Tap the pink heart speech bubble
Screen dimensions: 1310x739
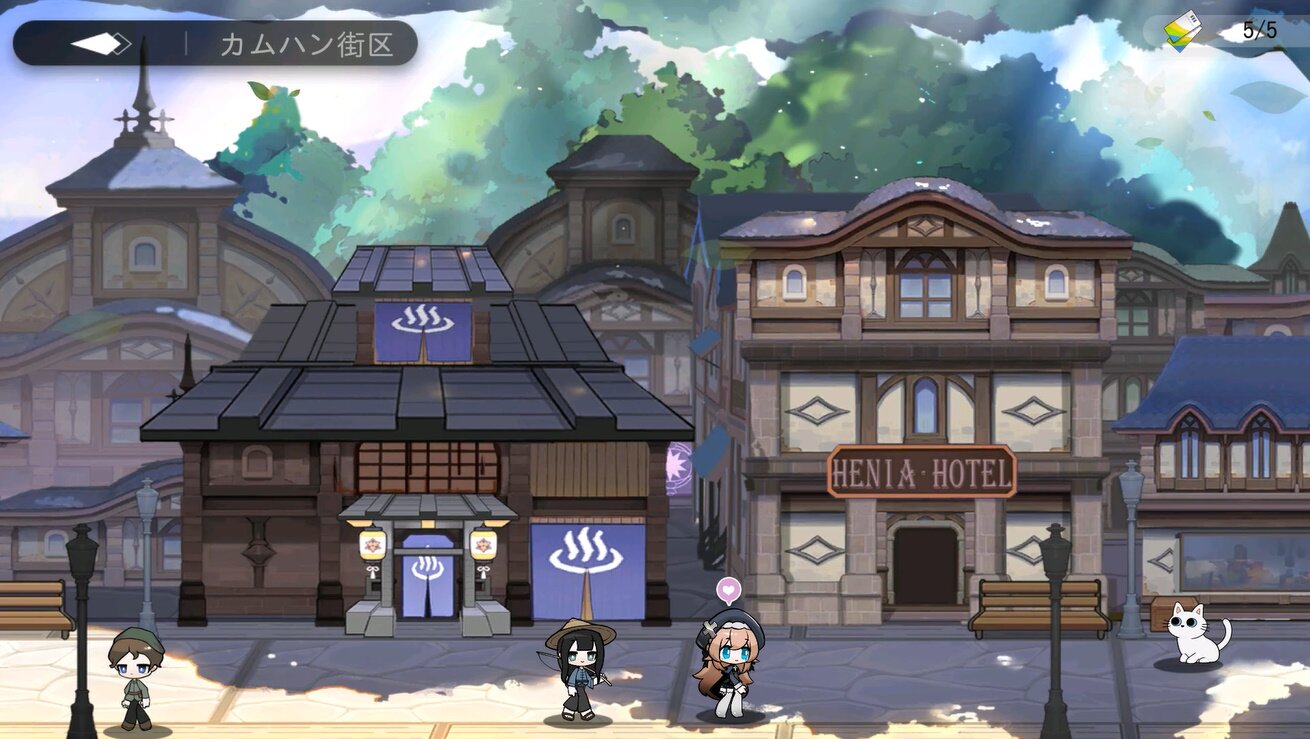(x=727, y=590)
